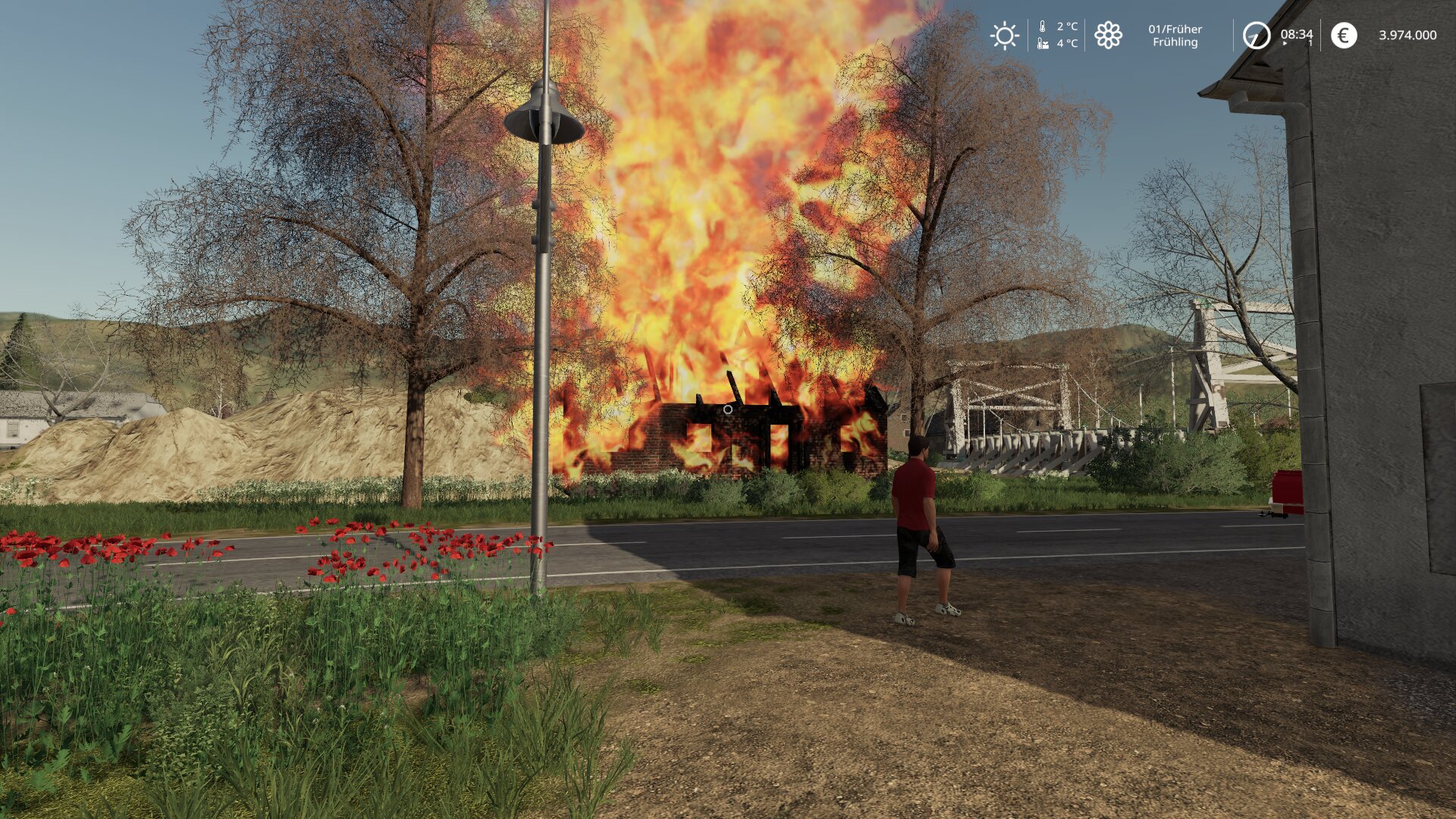Image resolution: width=1456 pixels, height=819 pixels.
Task: Click the sun weather icon
Action: (1005, 36)
